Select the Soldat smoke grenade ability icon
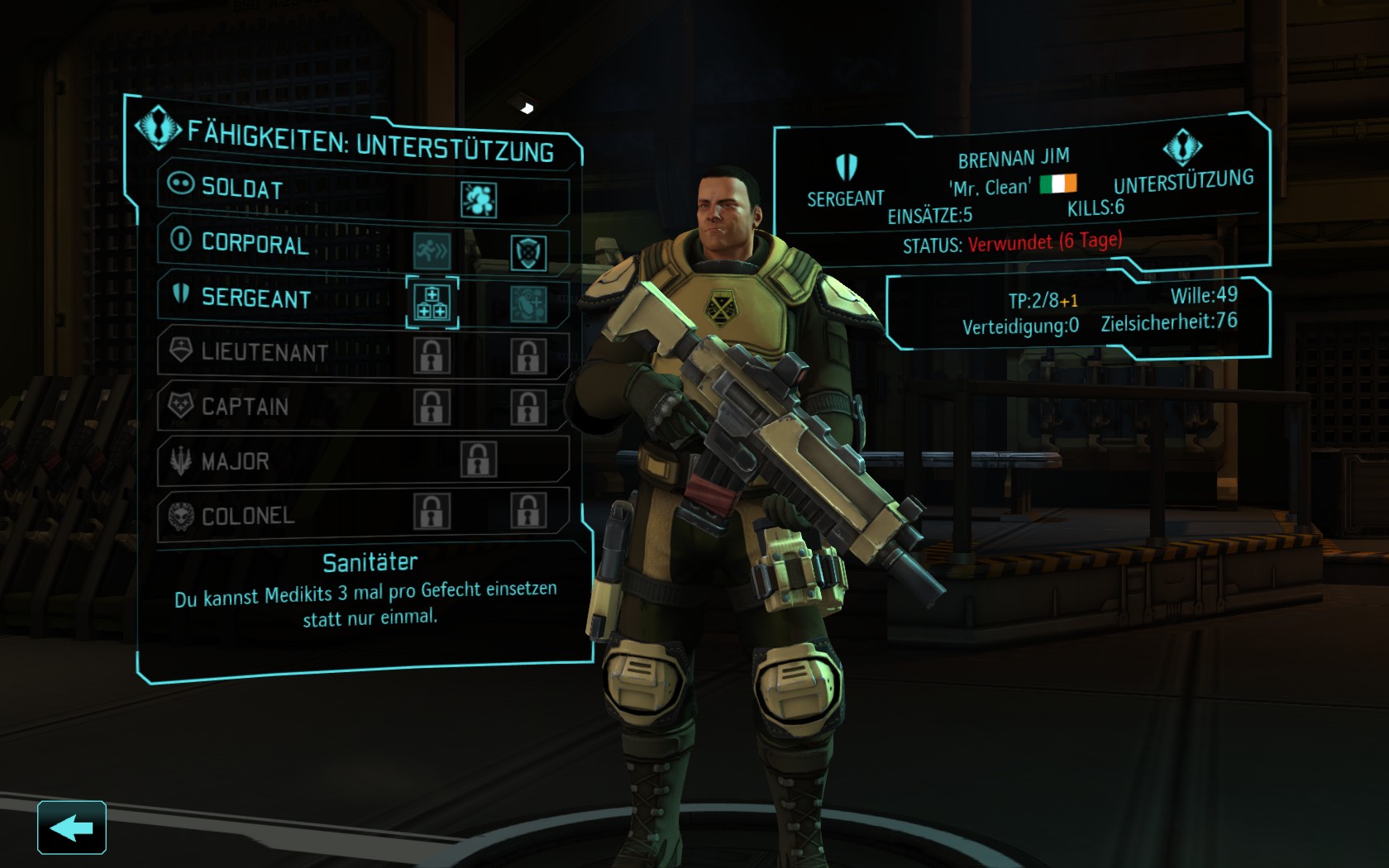The height and width of the screenshot is (868, 1389). pos(479,199)
